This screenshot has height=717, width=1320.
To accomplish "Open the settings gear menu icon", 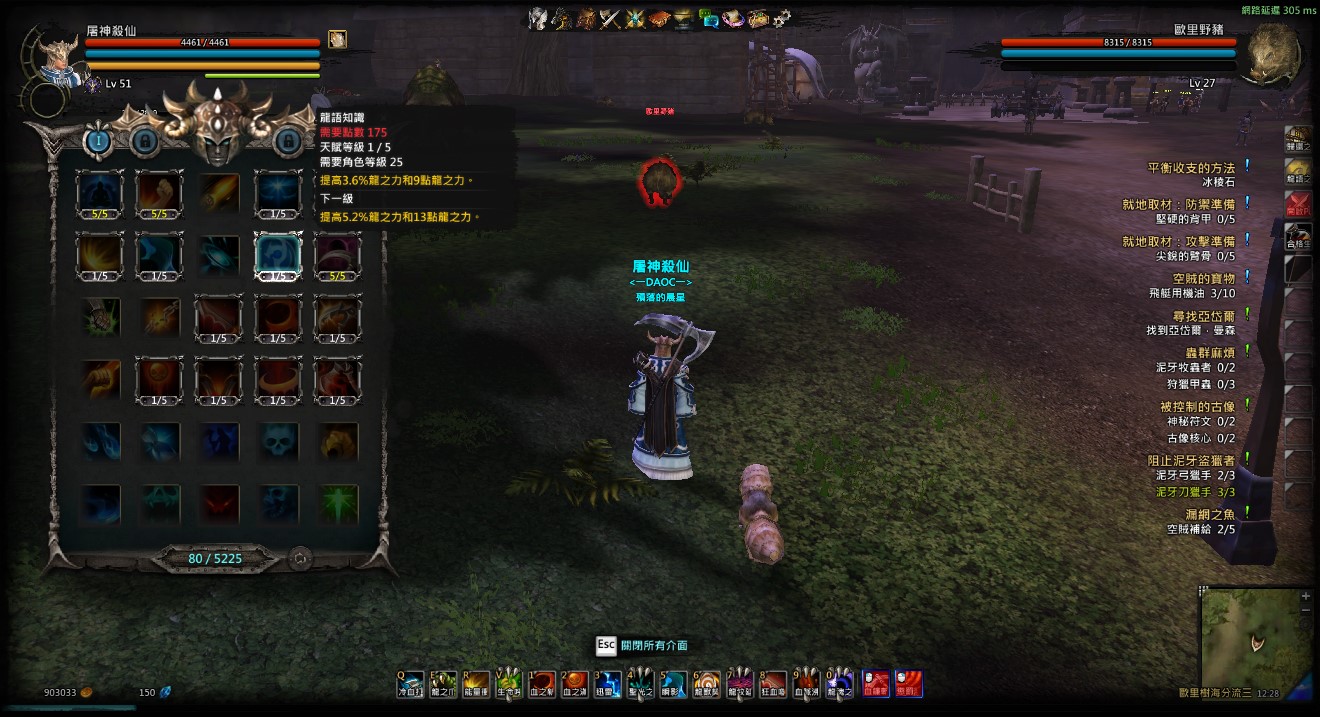I will click(781, 17).
